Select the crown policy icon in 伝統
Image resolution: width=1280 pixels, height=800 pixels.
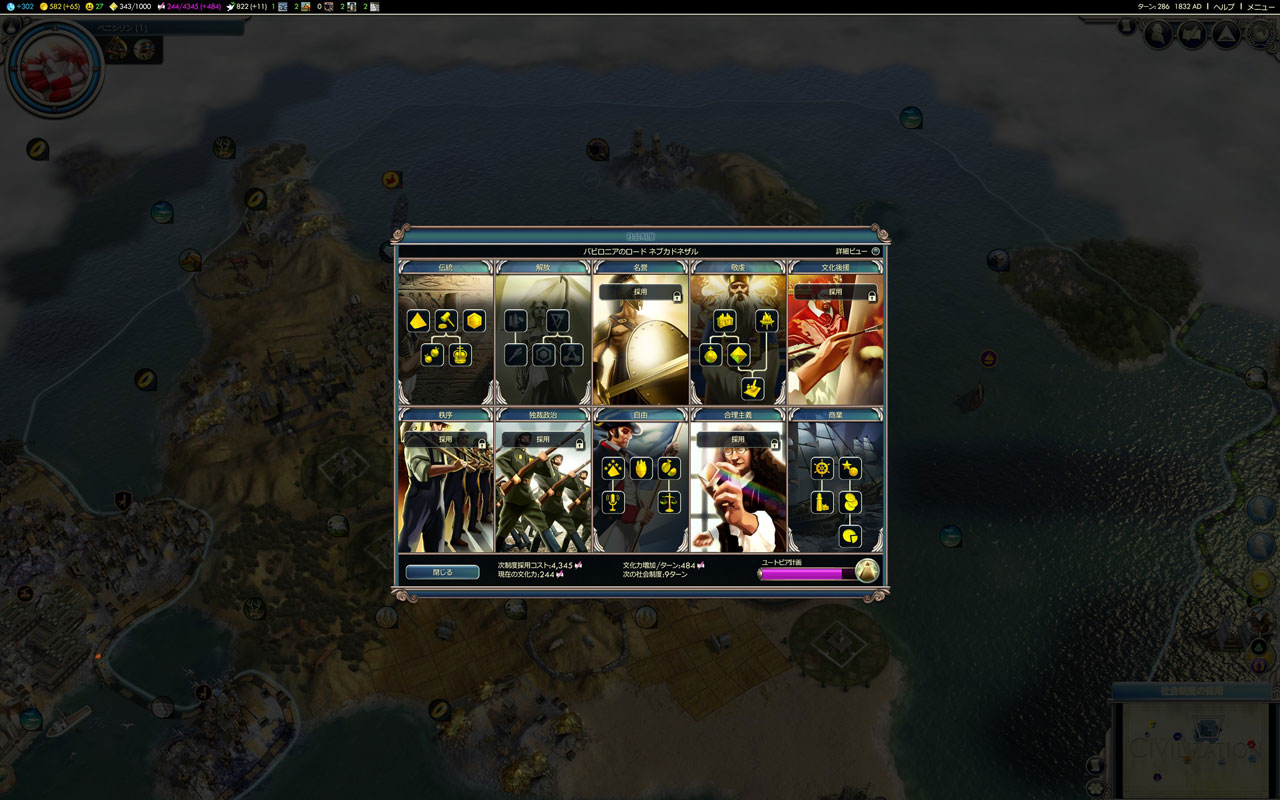[x=460, y=355]
